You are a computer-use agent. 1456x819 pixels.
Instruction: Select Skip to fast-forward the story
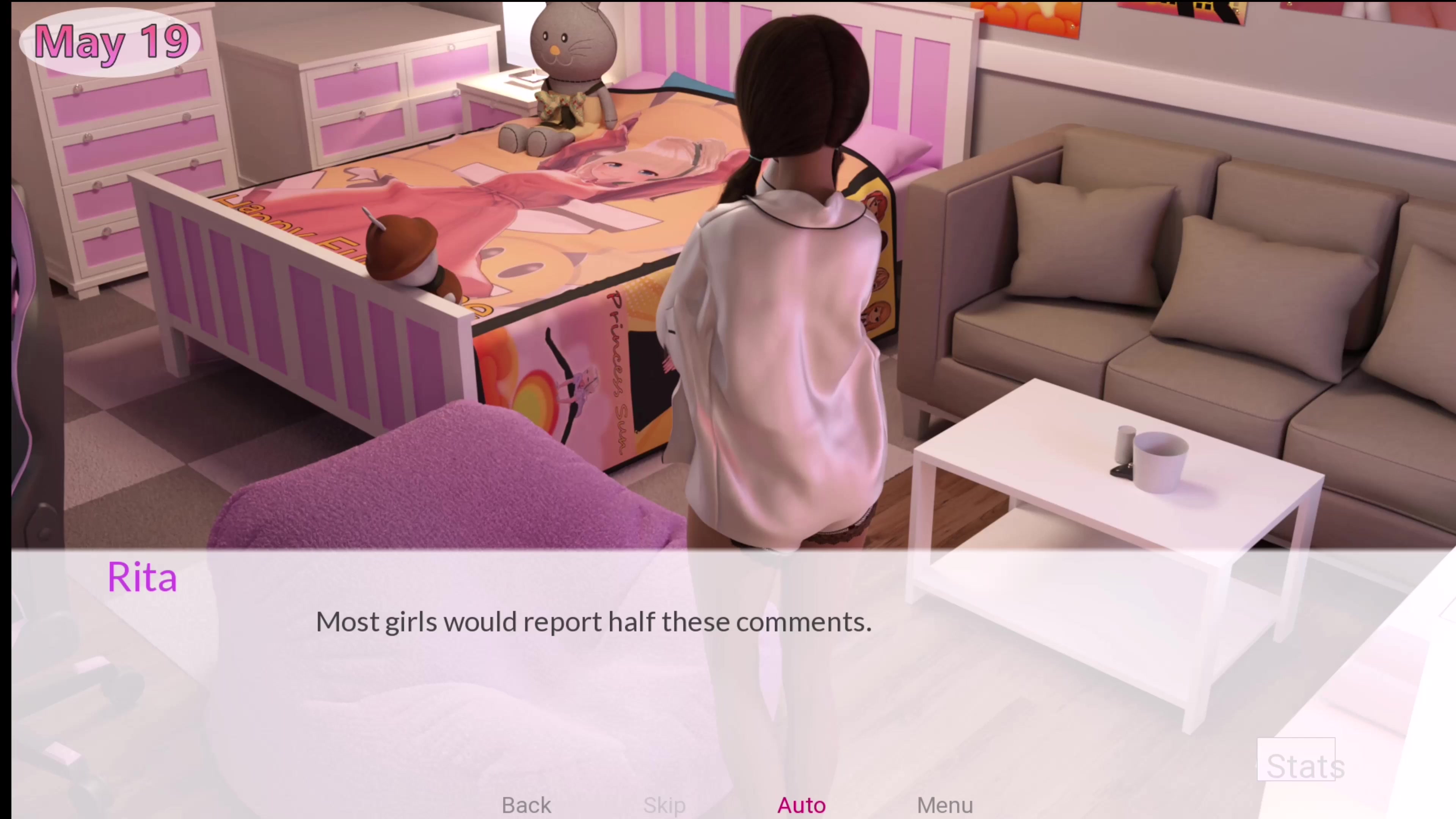pyautogui.click(x=664, y=805)
